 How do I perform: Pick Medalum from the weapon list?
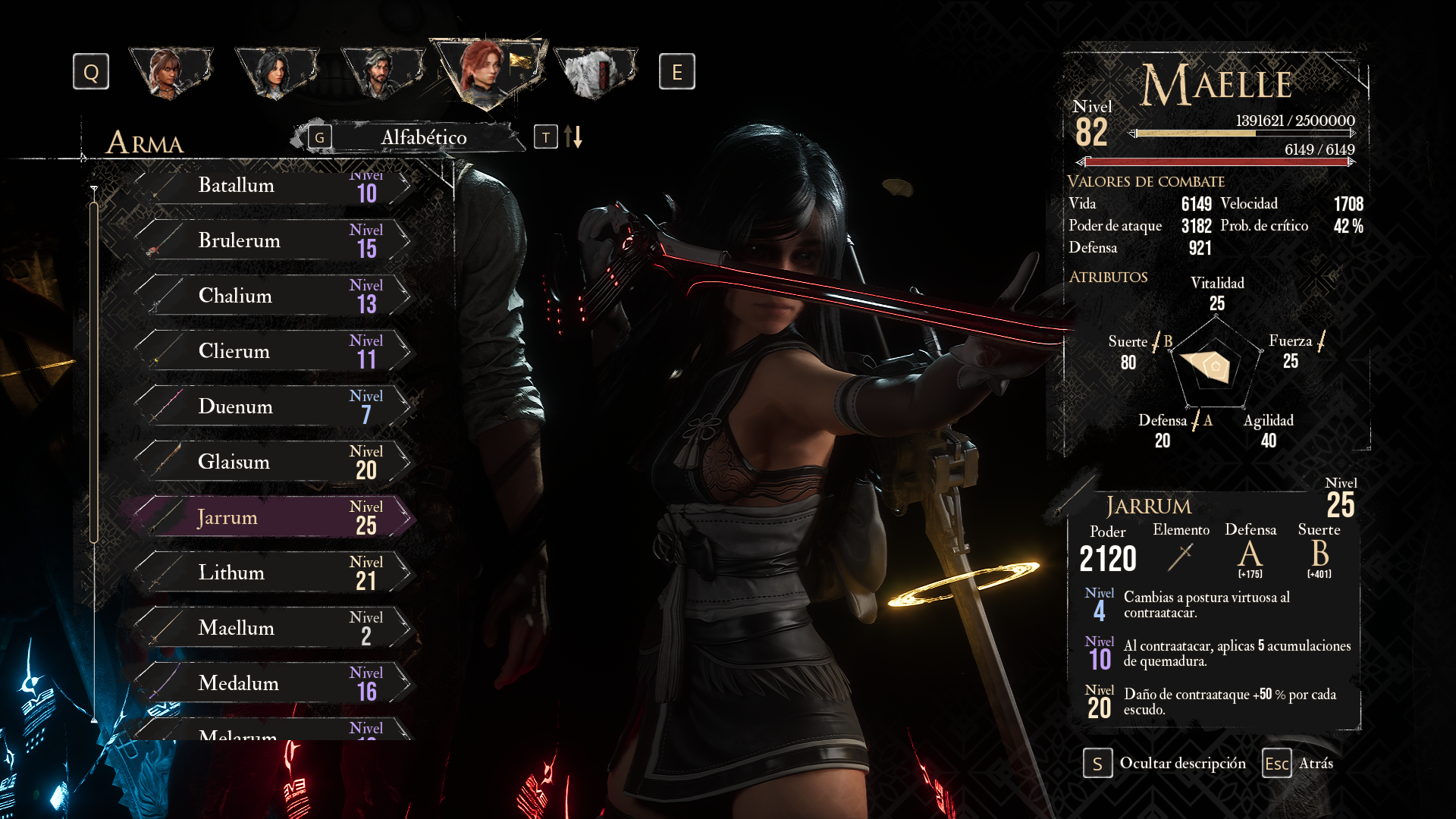[273, 683]
